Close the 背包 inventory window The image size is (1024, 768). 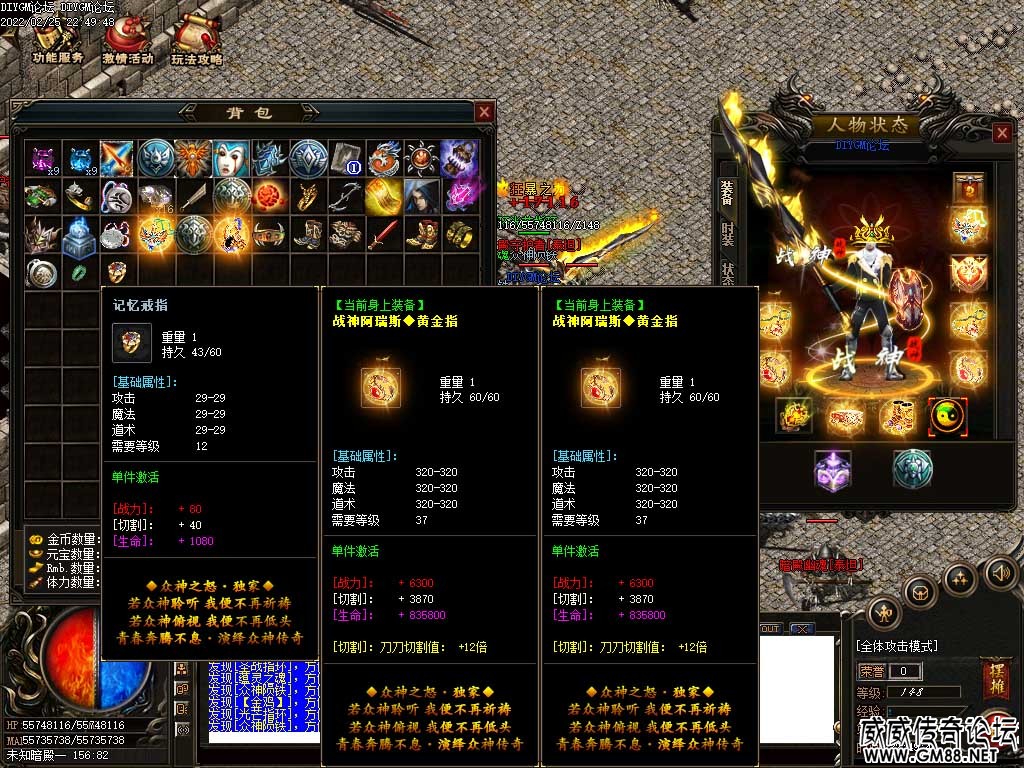(484, 112)
